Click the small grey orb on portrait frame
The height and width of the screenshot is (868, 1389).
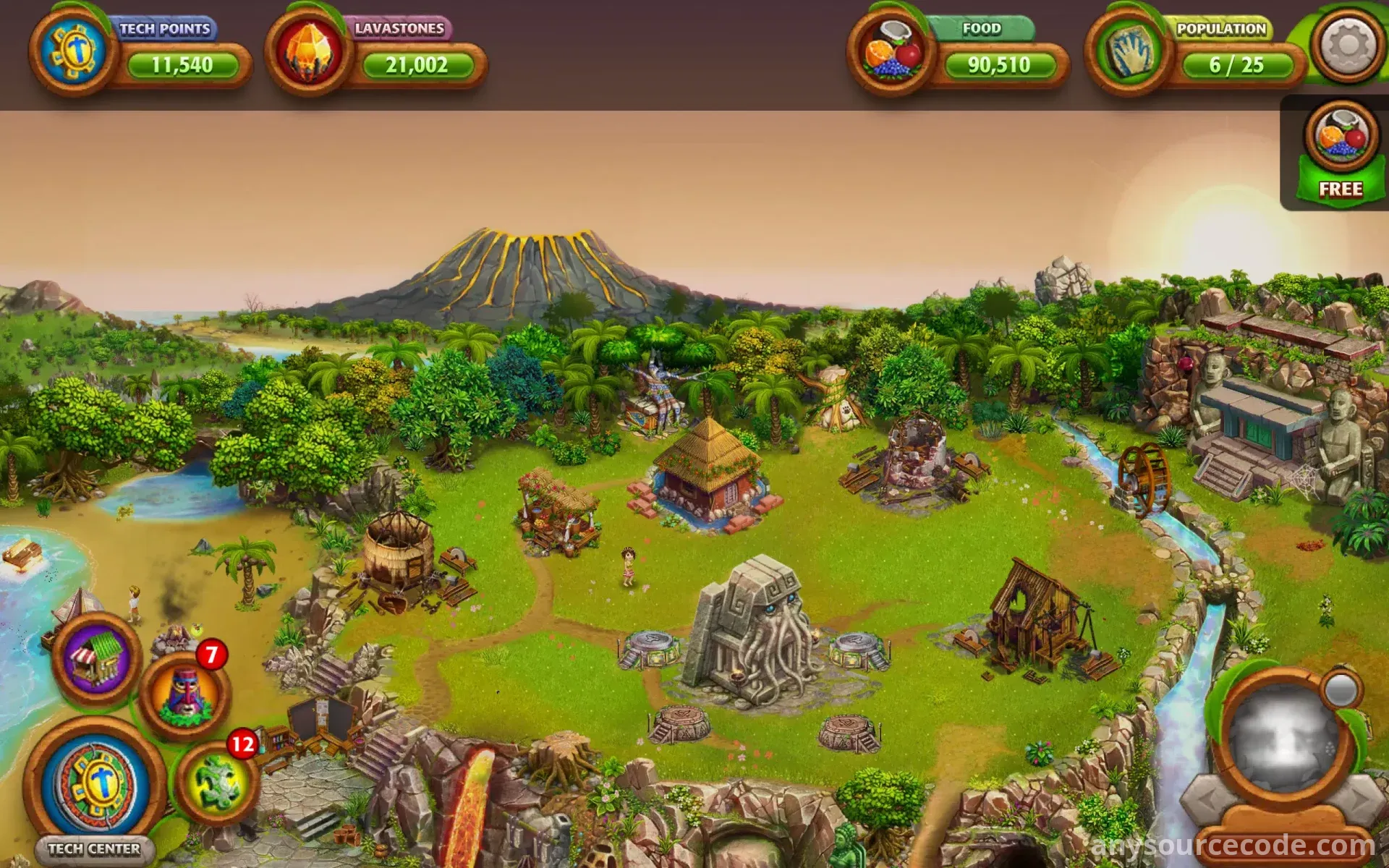pos(1341,691)
